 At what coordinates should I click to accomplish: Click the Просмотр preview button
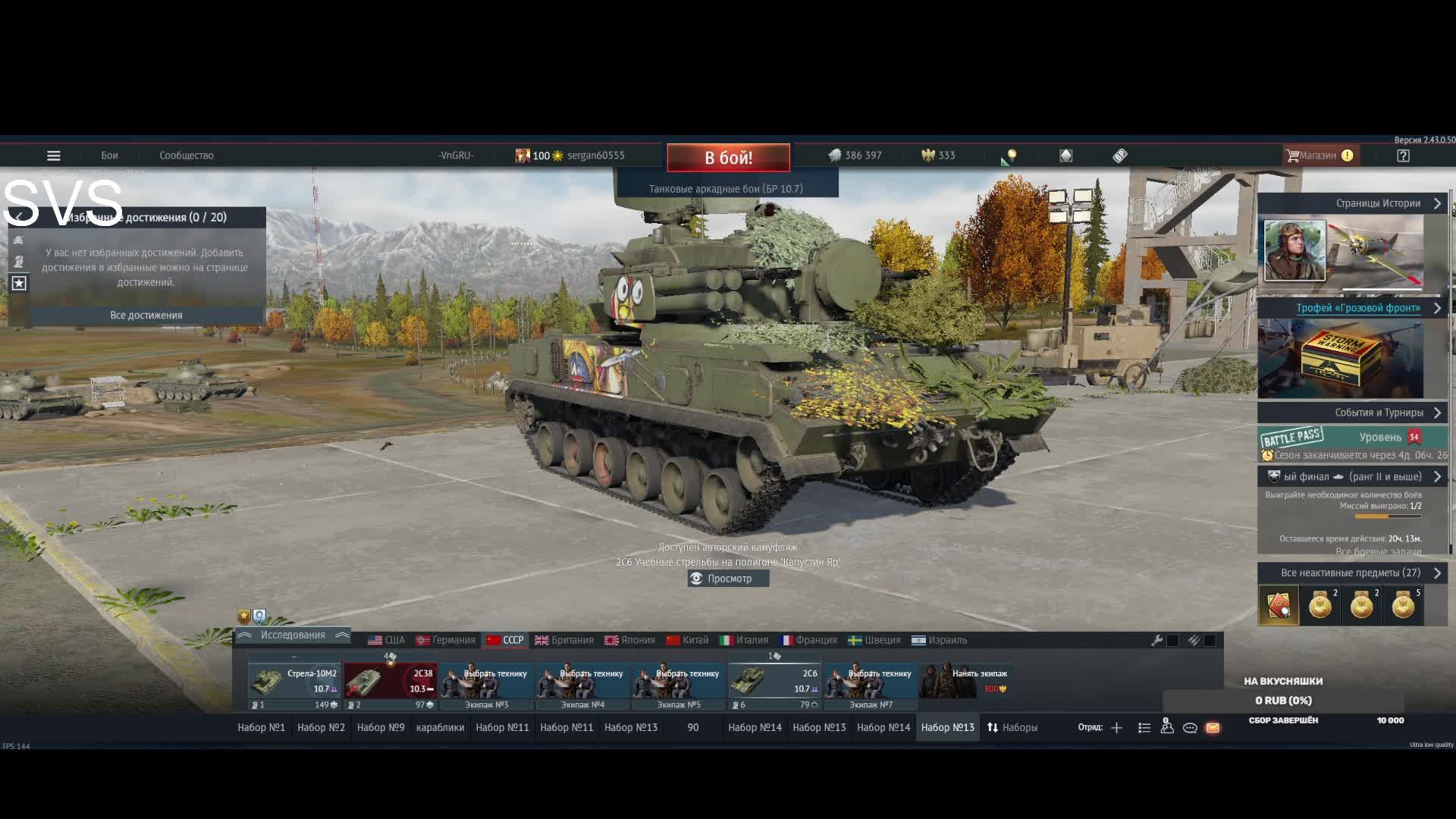(x=729, y=579)
